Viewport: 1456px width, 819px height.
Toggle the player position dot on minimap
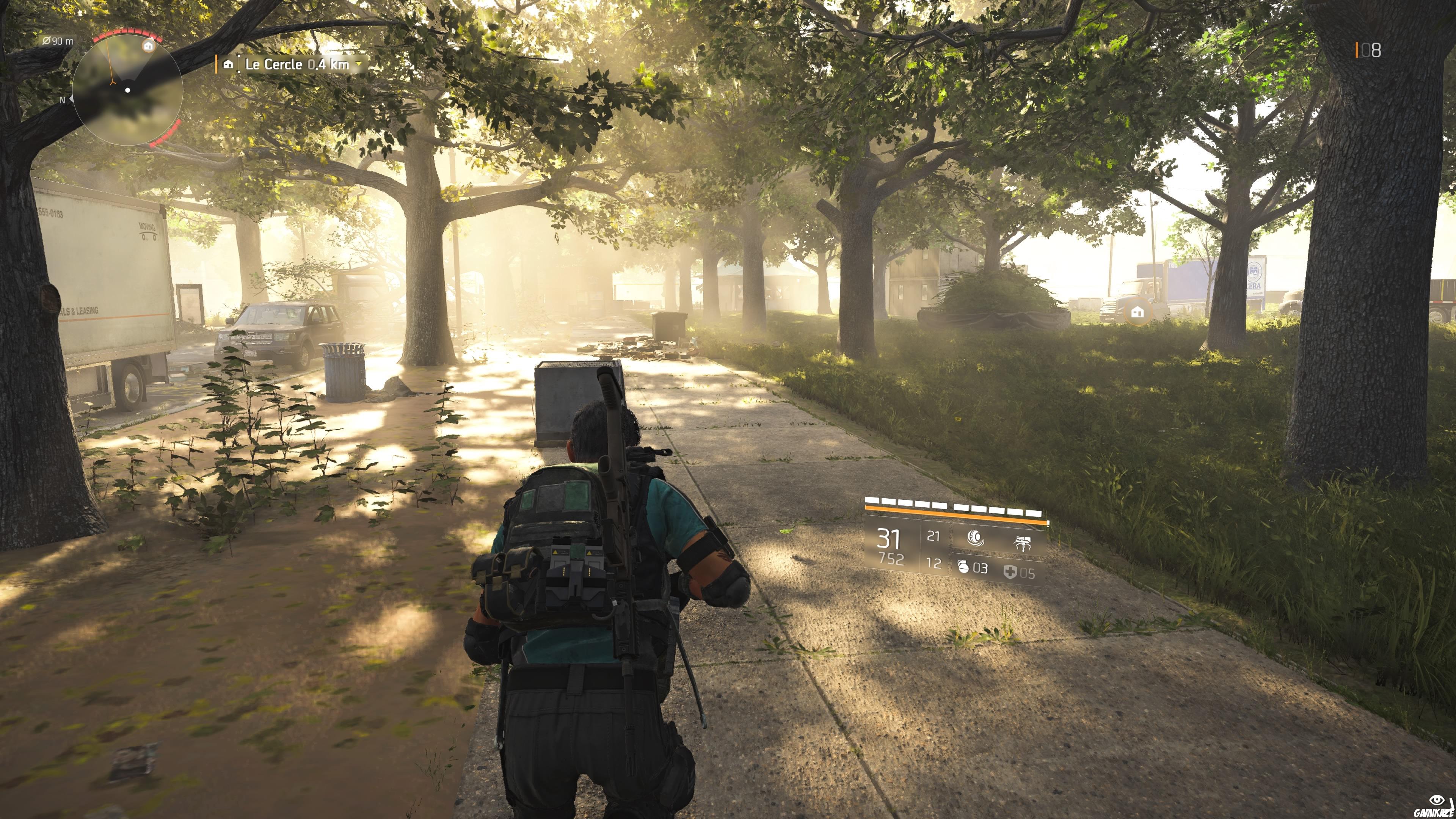[127, 91]
